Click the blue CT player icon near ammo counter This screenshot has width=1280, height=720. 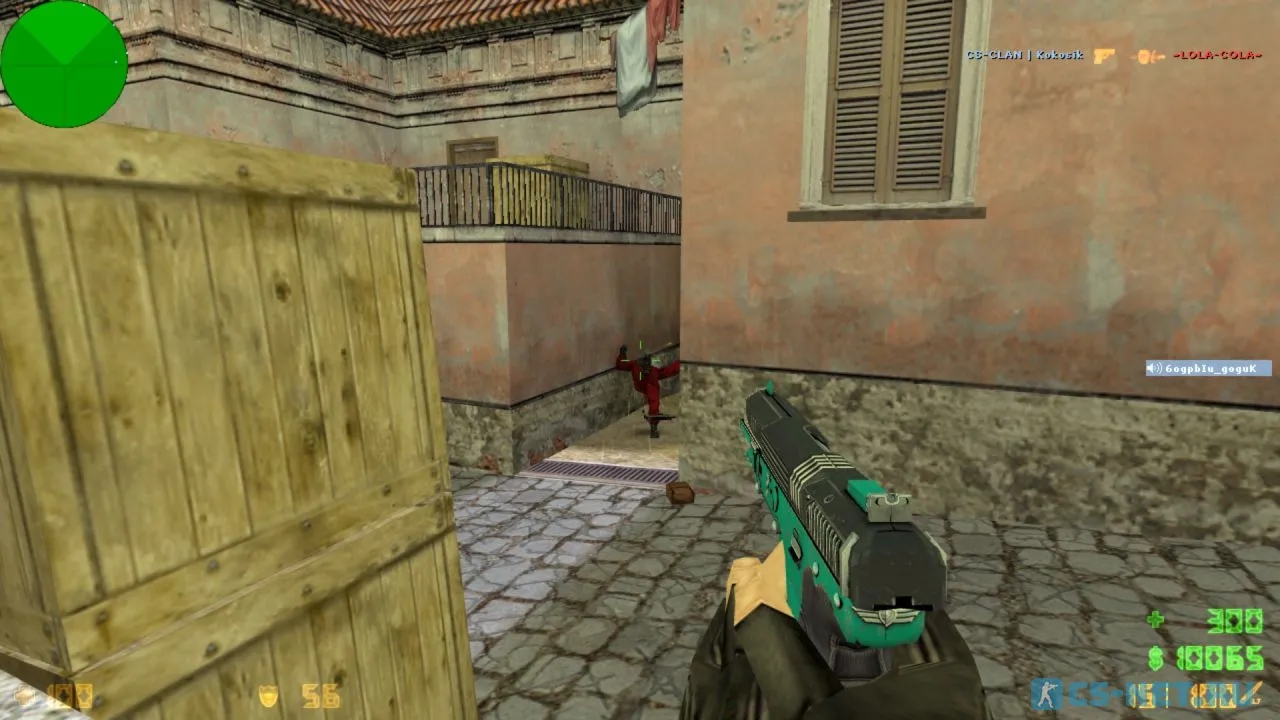pos(1048,695)
